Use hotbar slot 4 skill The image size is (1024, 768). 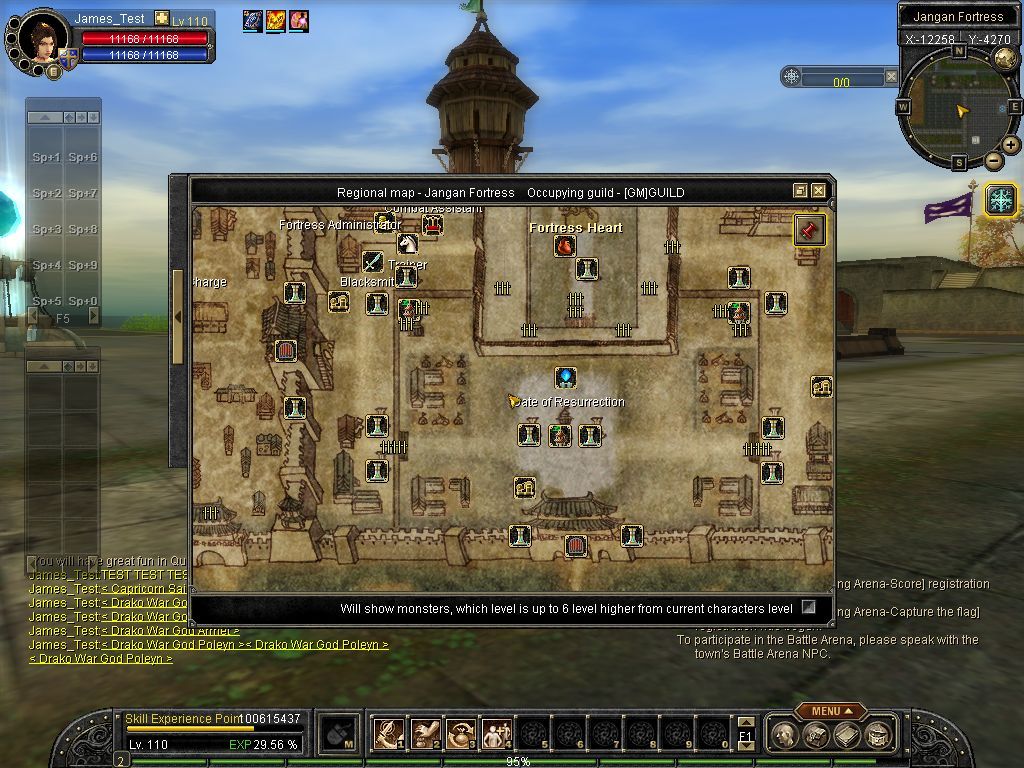pyautogui.click(x=496, y=734)
